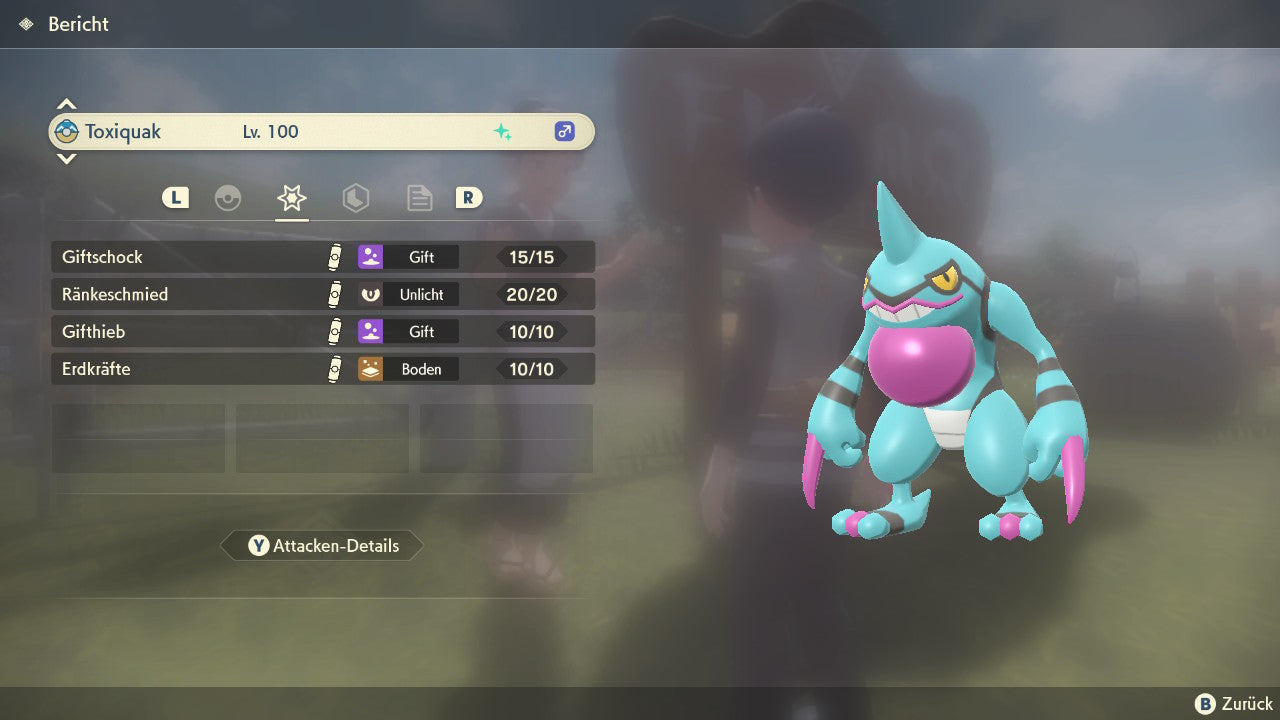Show the previous Pokémon with the up arrow
1280x720 pixels.
(x=66, y=104)
